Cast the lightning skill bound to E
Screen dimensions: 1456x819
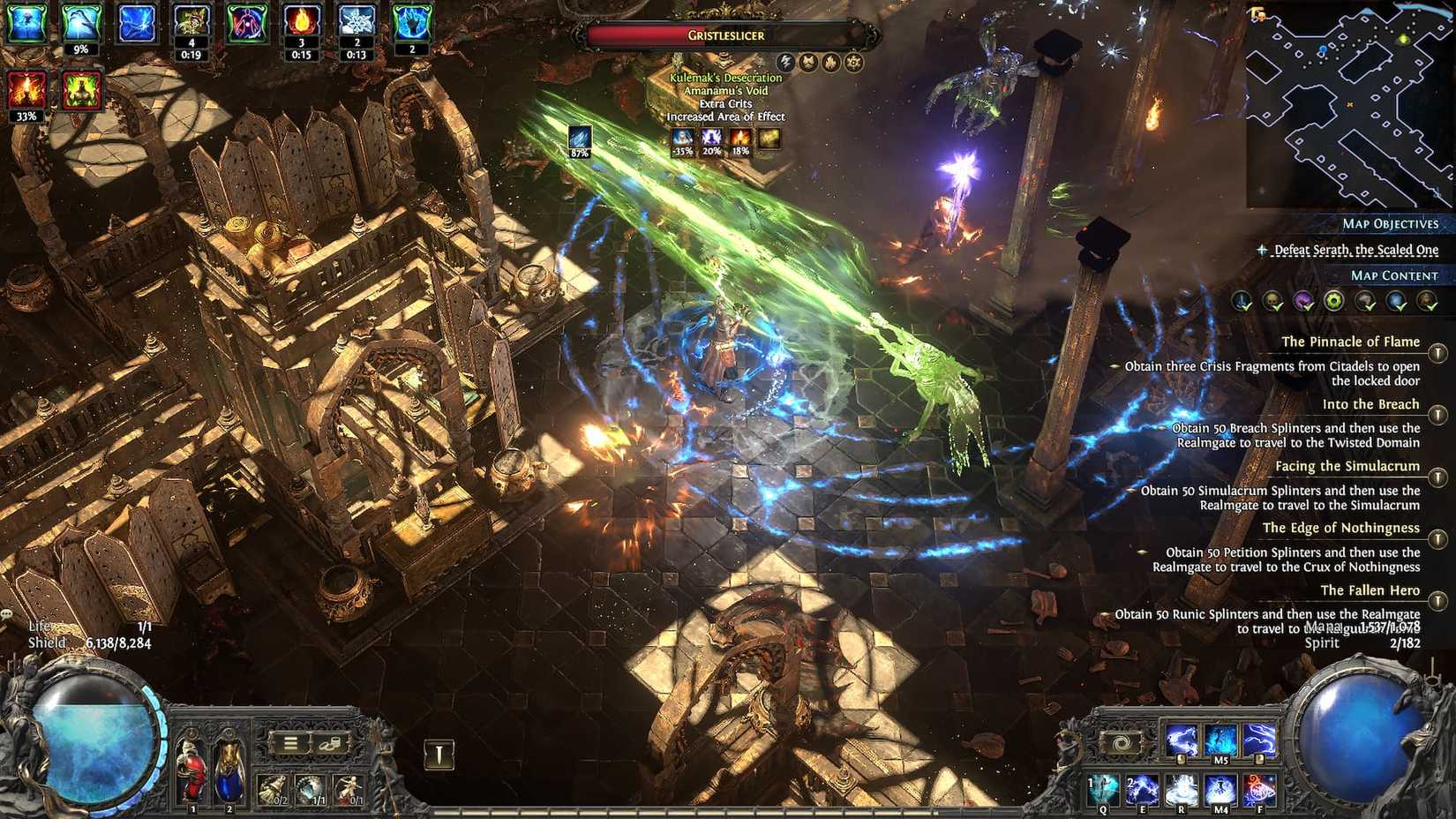click(1142, 790)
